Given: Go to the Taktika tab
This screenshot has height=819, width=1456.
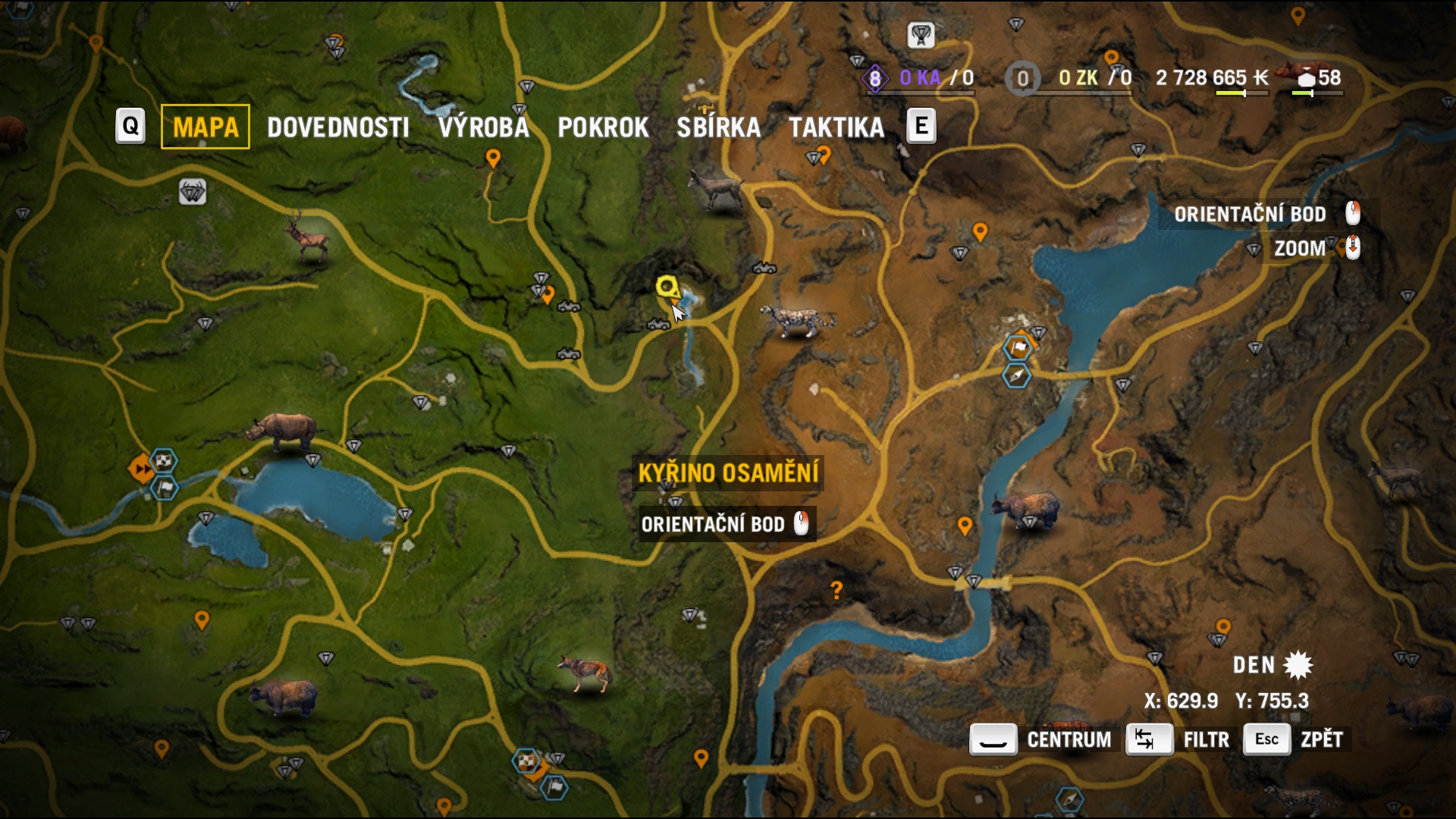Looking at the screenshot, I should coord(836,127).
